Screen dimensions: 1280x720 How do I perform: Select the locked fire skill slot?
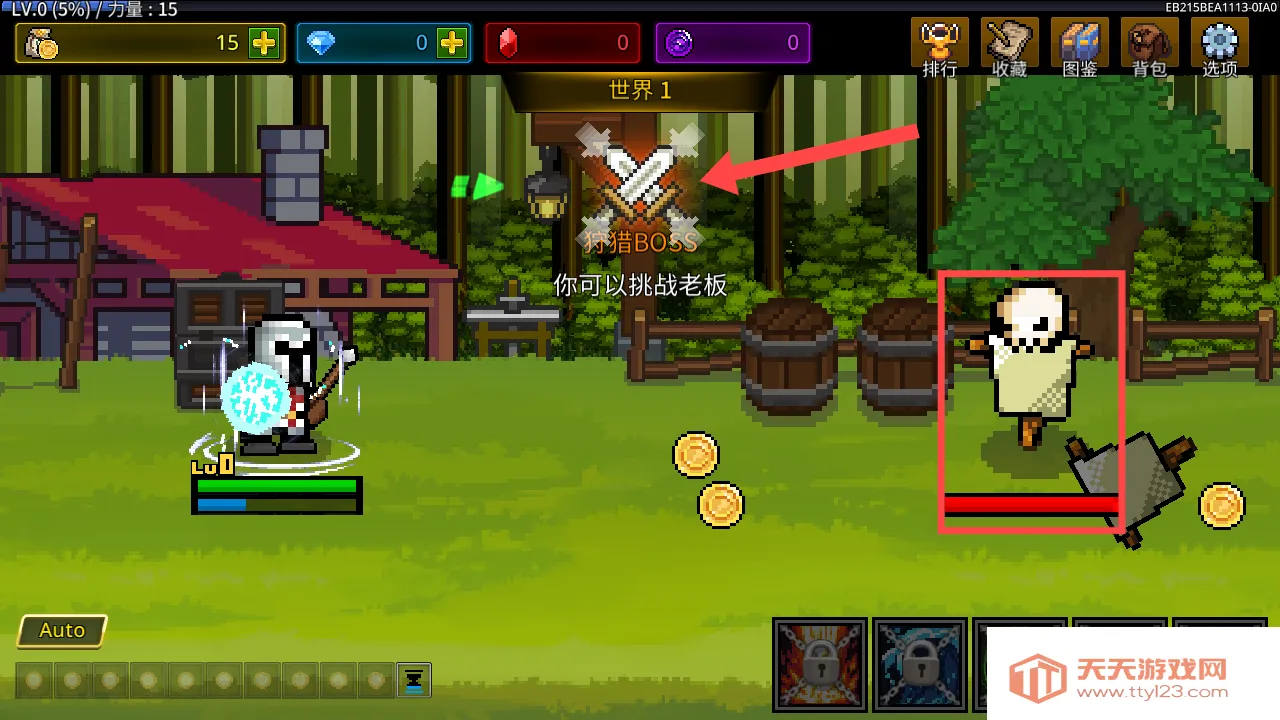click(x=820, y=664)
